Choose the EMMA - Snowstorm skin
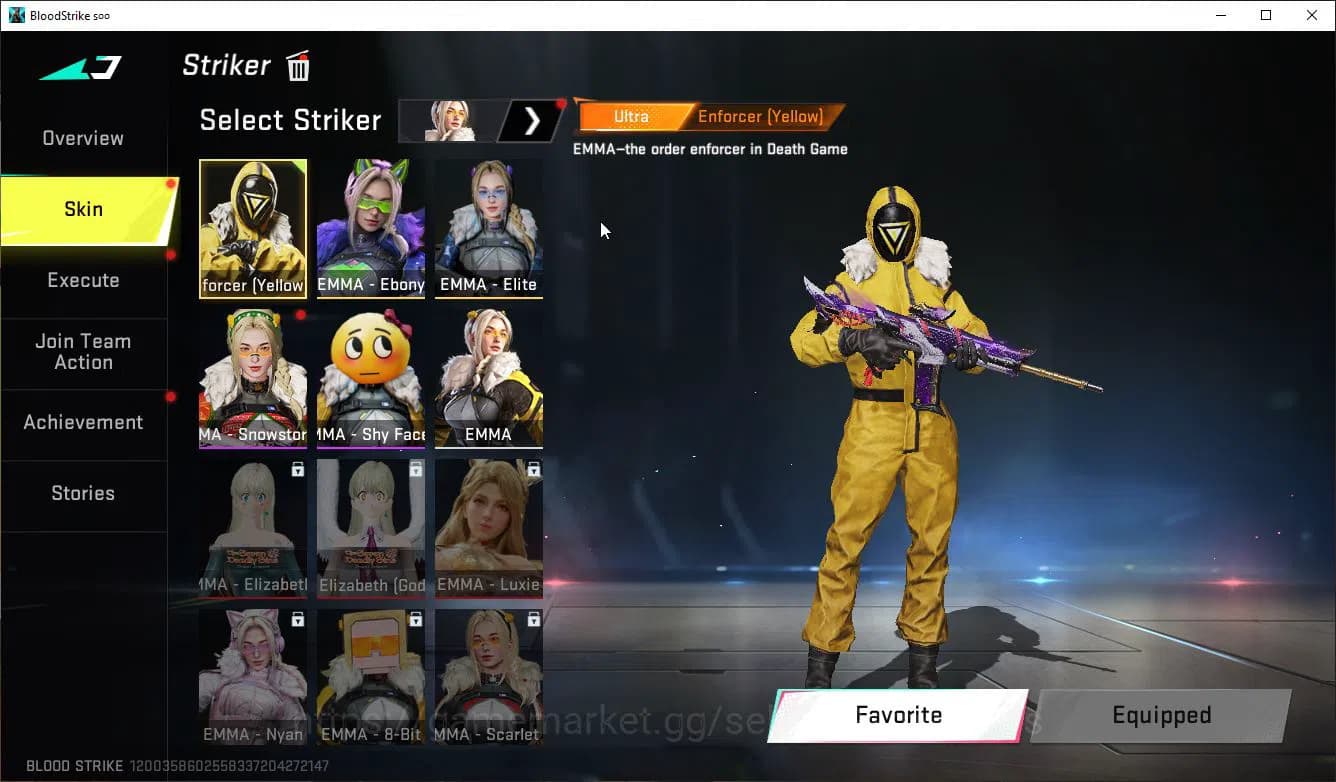This screenshot has width=1336, height=782. pos(253,378)
